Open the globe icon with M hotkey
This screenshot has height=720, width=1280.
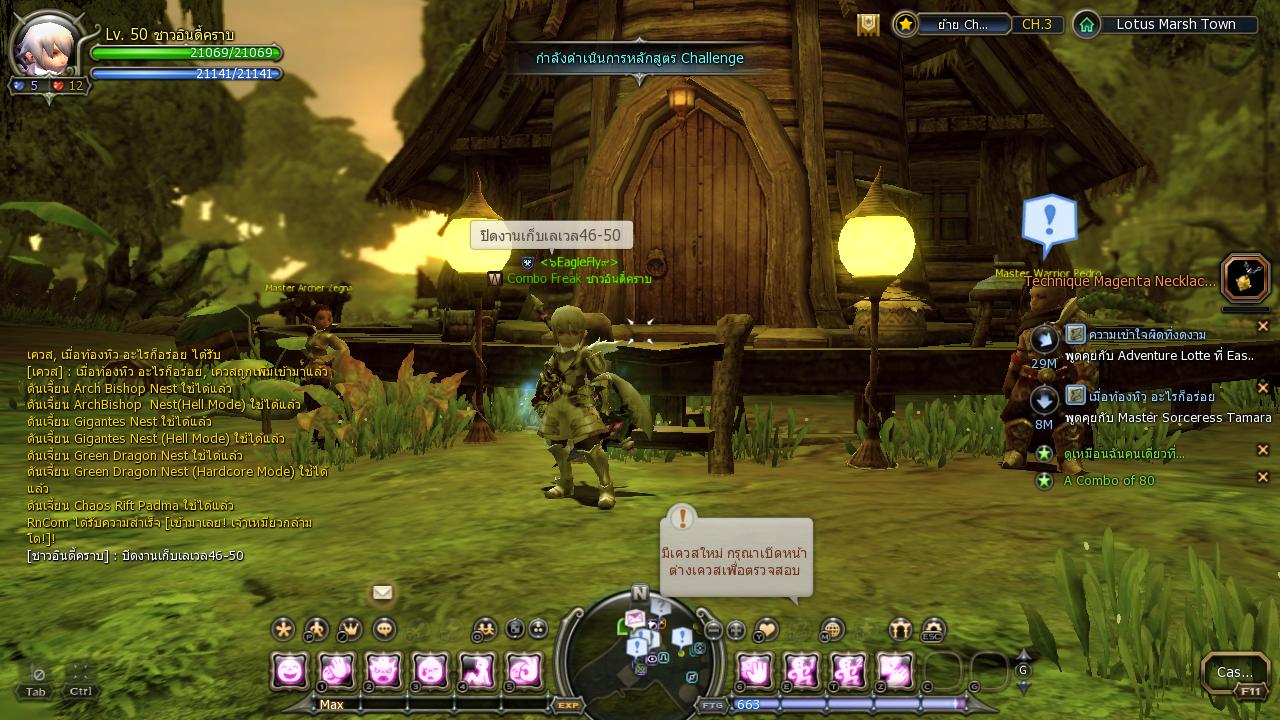coord(832,629)
